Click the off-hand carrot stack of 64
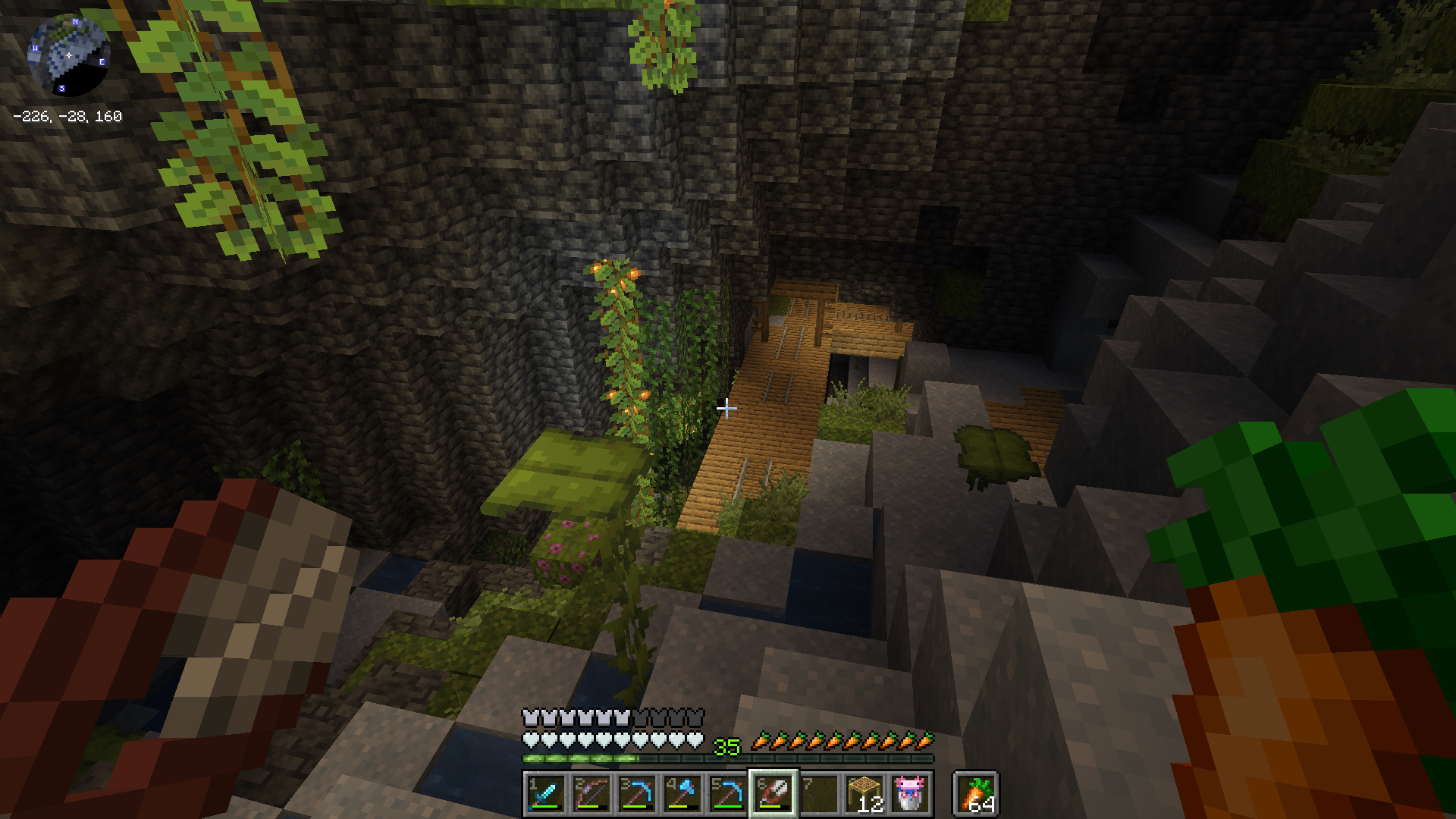The image size is (1456, 819). click(x=977, y=794)
